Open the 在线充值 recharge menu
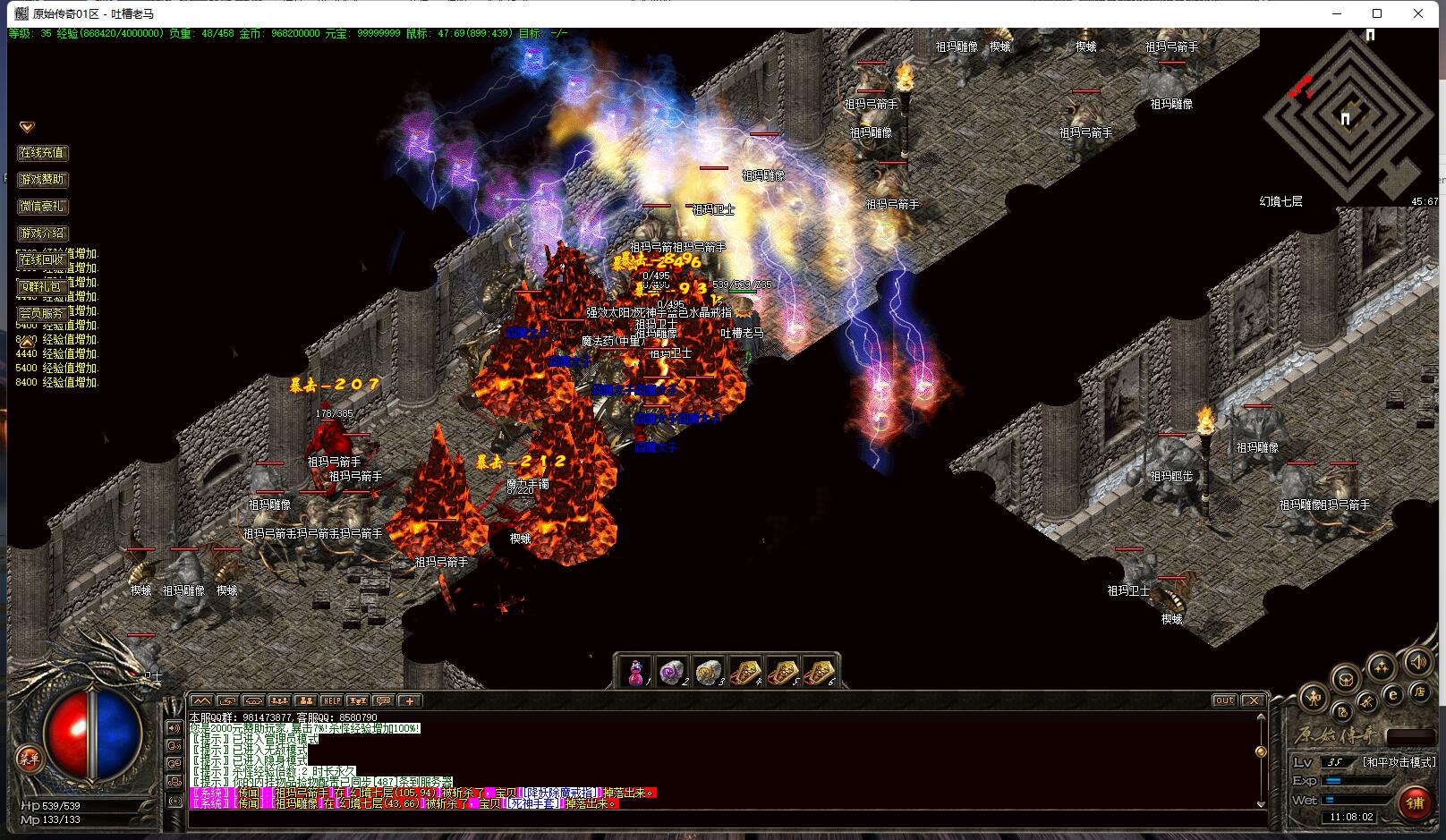1446x840 pixels. (x=43, y=153)
